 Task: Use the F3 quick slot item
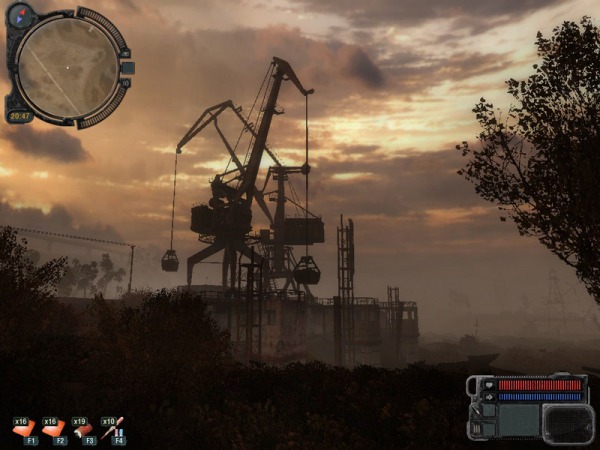(x=83, y=429)
